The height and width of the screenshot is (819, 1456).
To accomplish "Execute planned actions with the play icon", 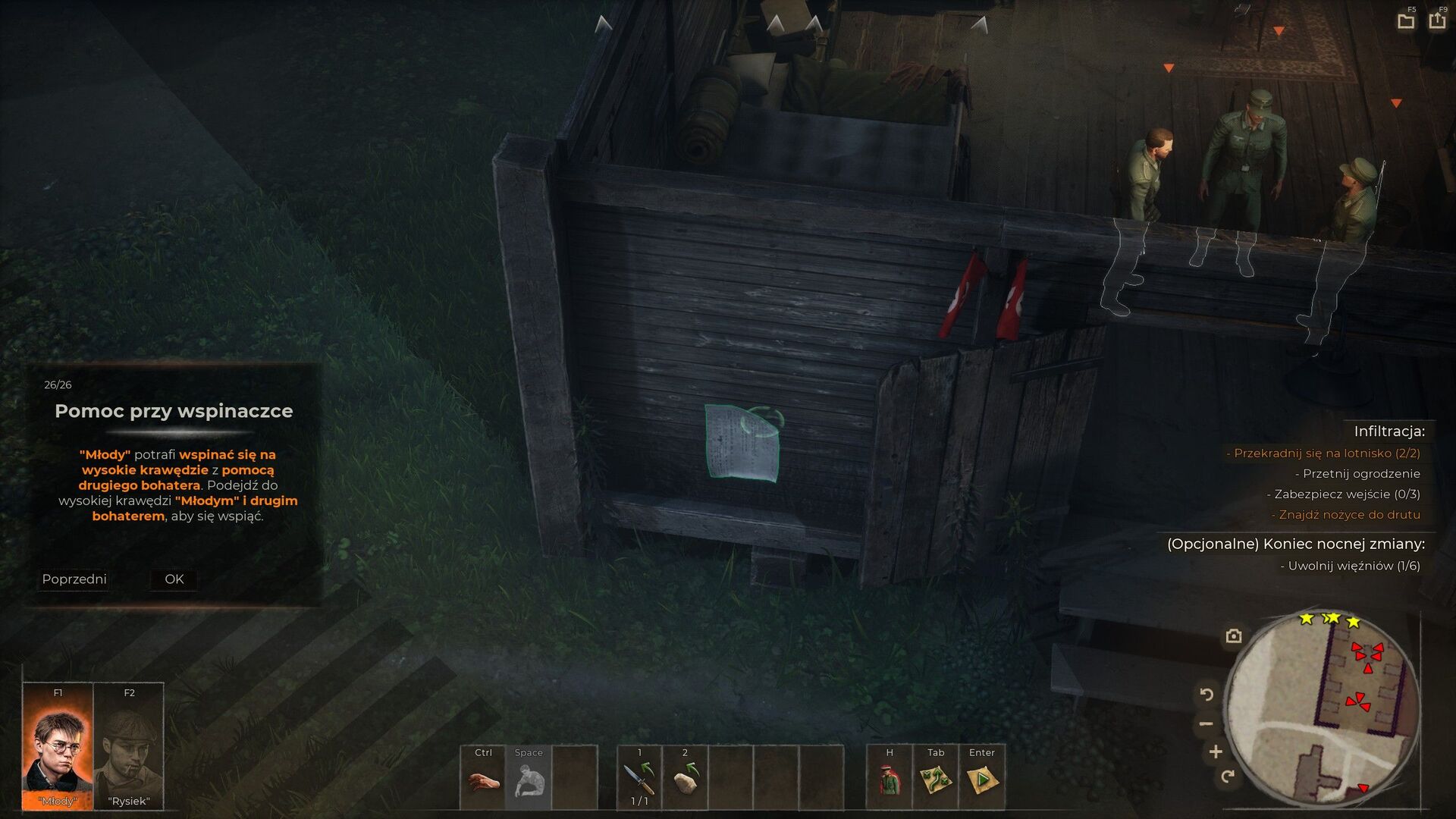I will (982, 780).
